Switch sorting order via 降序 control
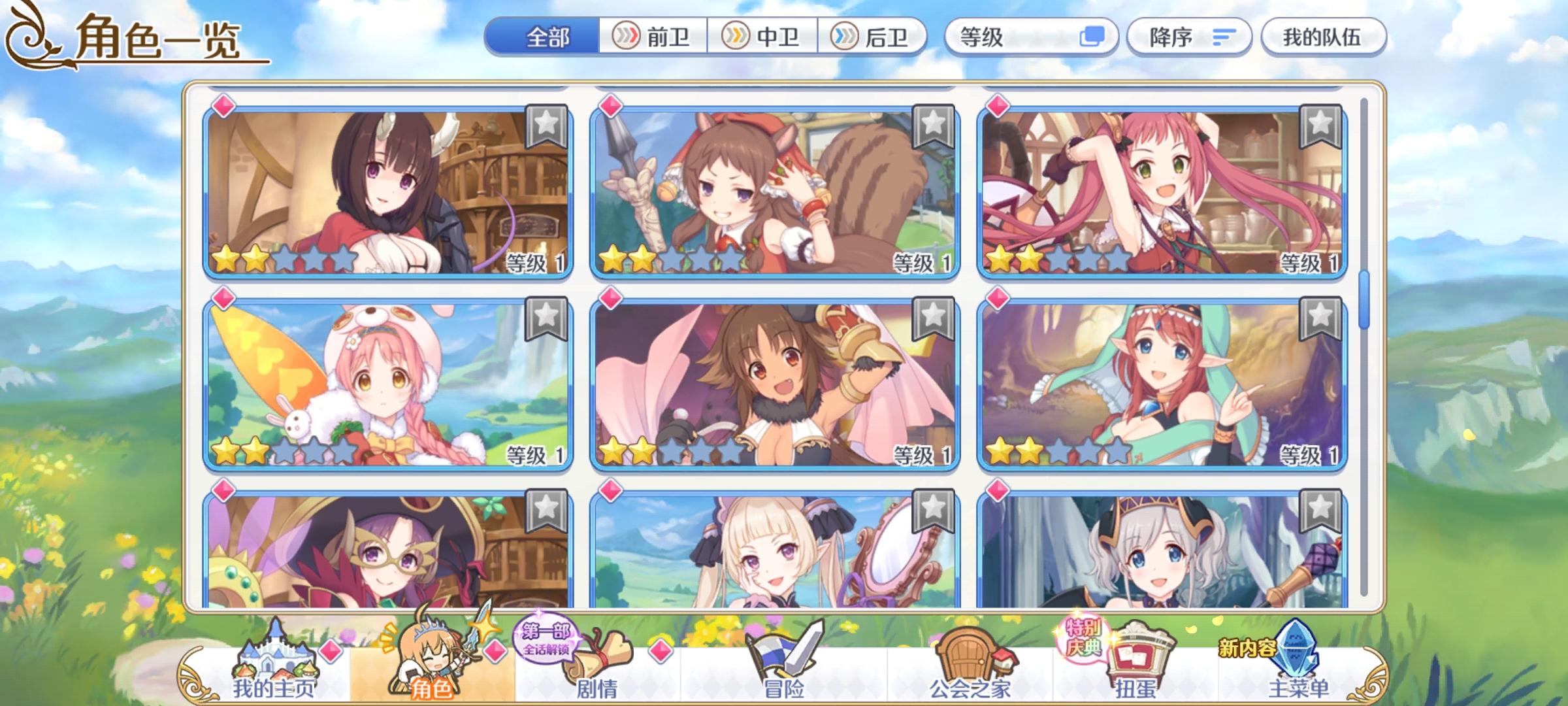Image resolution: width=1568 pixels, height=706 pixels. click(1189, 37)
